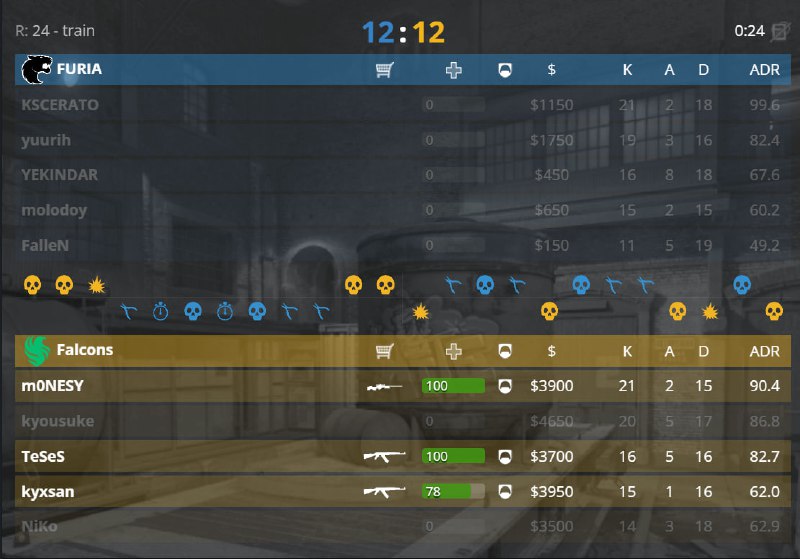
Task: Click the Falcons team logo
Action: (38, 350)
